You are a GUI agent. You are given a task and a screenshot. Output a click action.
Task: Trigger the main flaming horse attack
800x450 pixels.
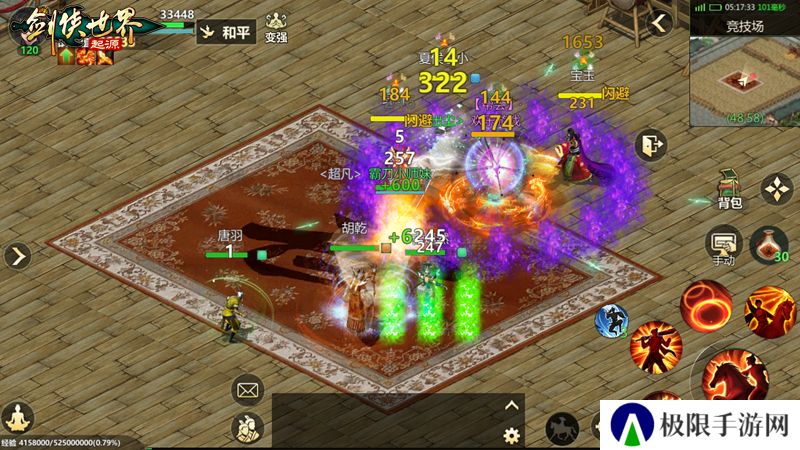pos(735,378)
